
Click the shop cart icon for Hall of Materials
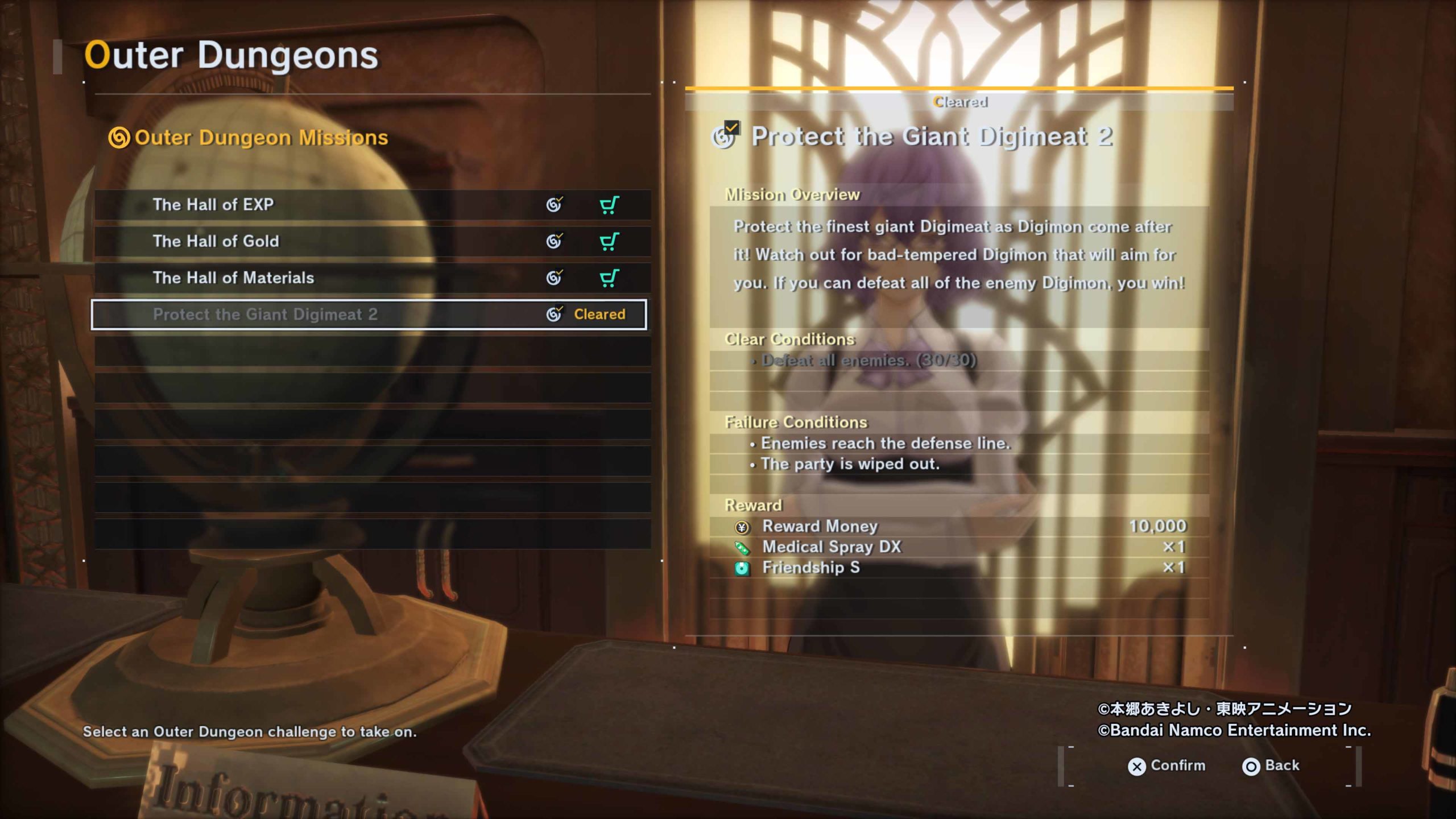[609, 278]
